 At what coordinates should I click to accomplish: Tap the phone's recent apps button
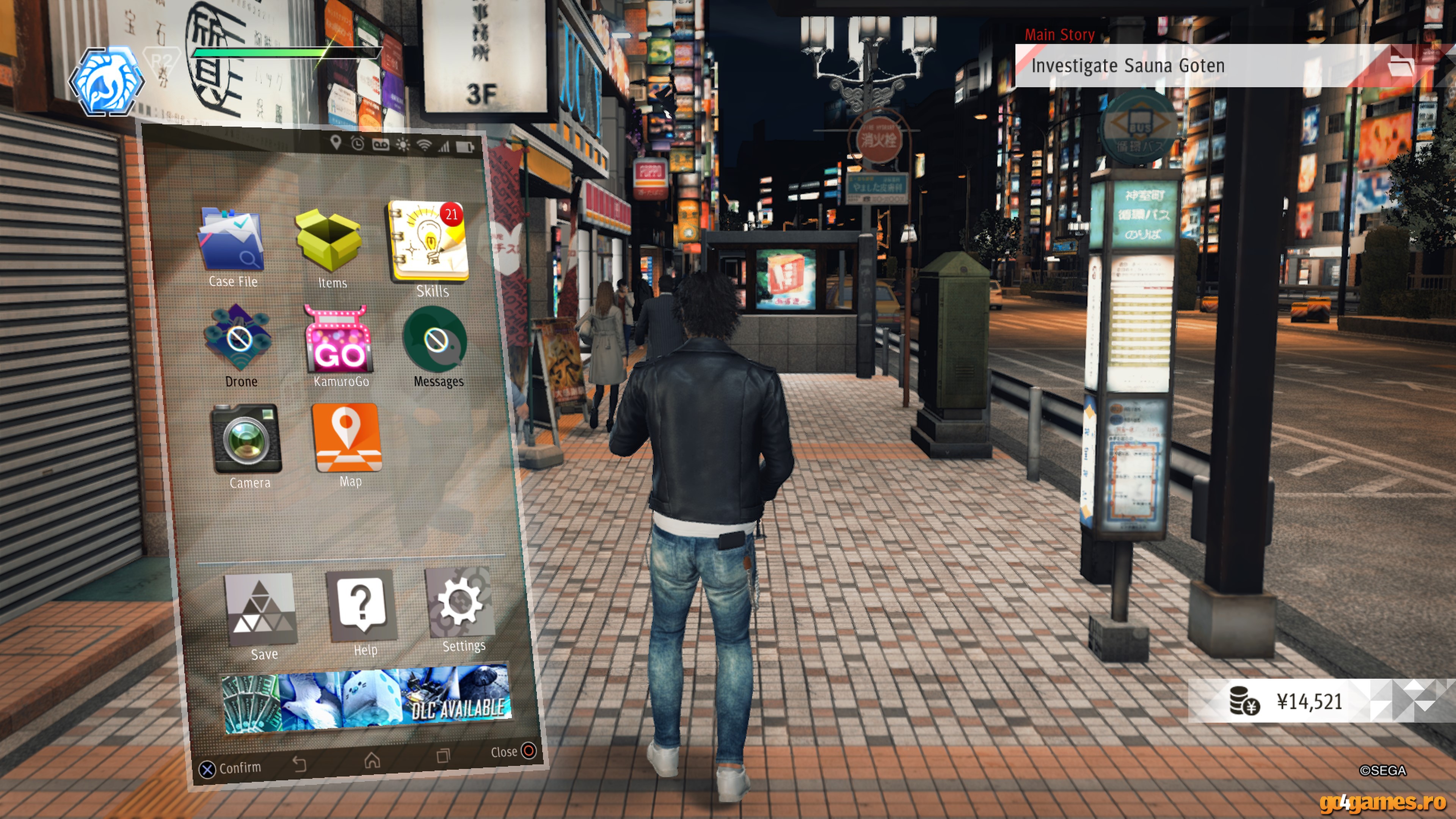pyautogui.click(x=442, y=756)
